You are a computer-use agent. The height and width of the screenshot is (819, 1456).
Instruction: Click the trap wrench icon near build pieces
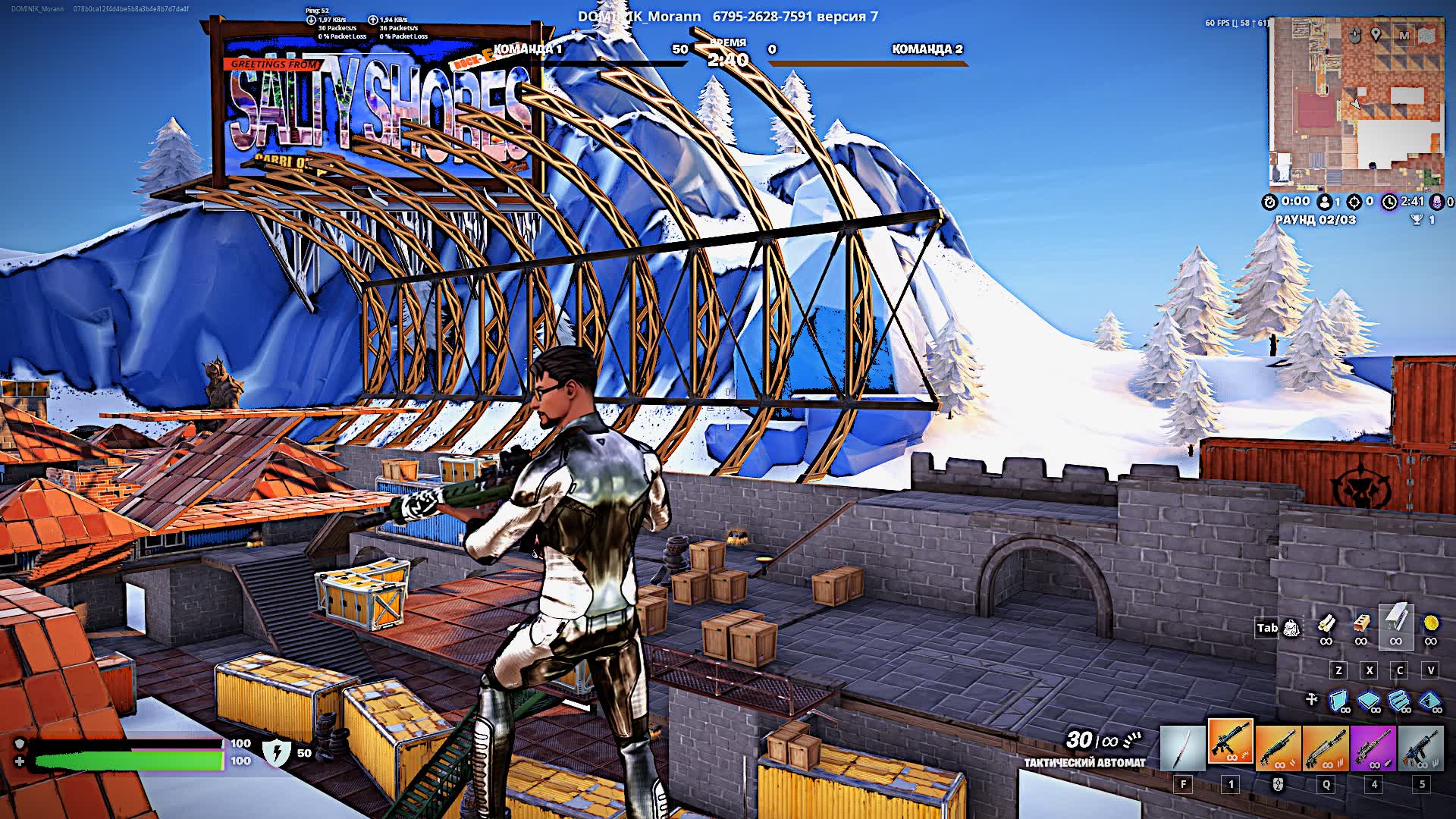(x=1311, y=697)
